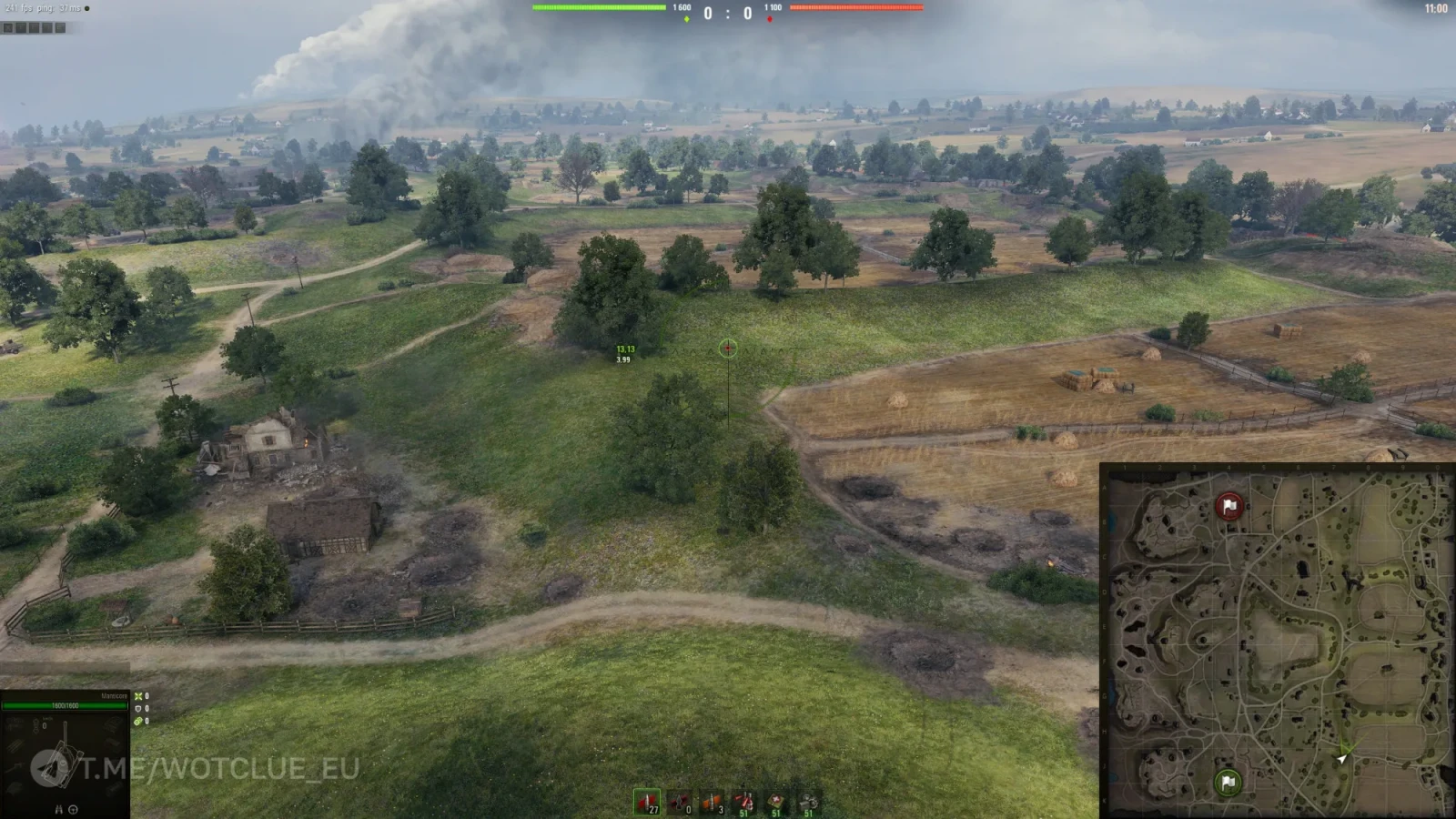Click the center hill area of the minimap
Image resolution: width=1456 pixels, height=819 pixels.
pyautogui.click(x=1285, y=642)
